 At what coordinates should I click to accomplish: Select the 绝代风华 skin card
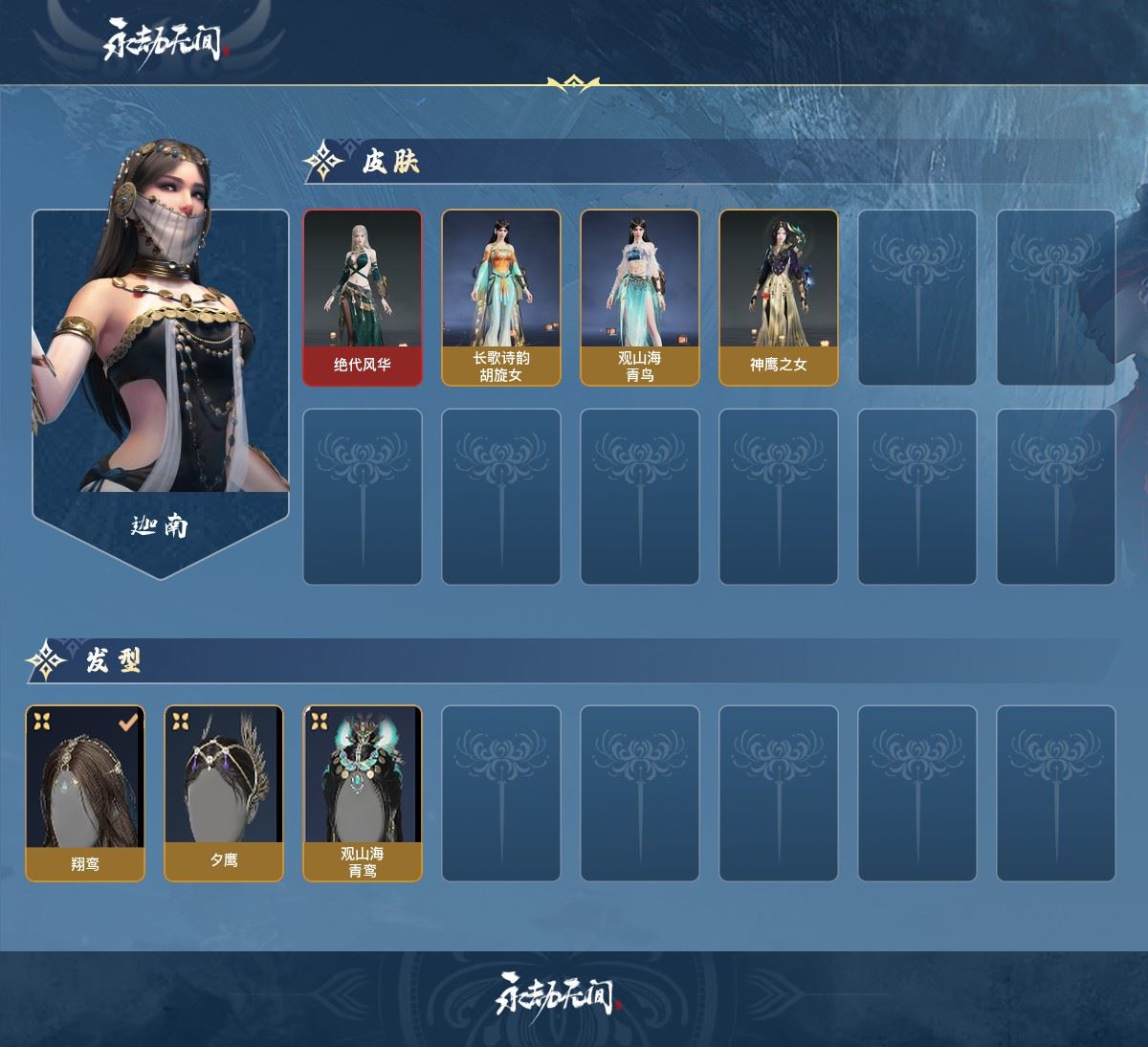(363, 298)
